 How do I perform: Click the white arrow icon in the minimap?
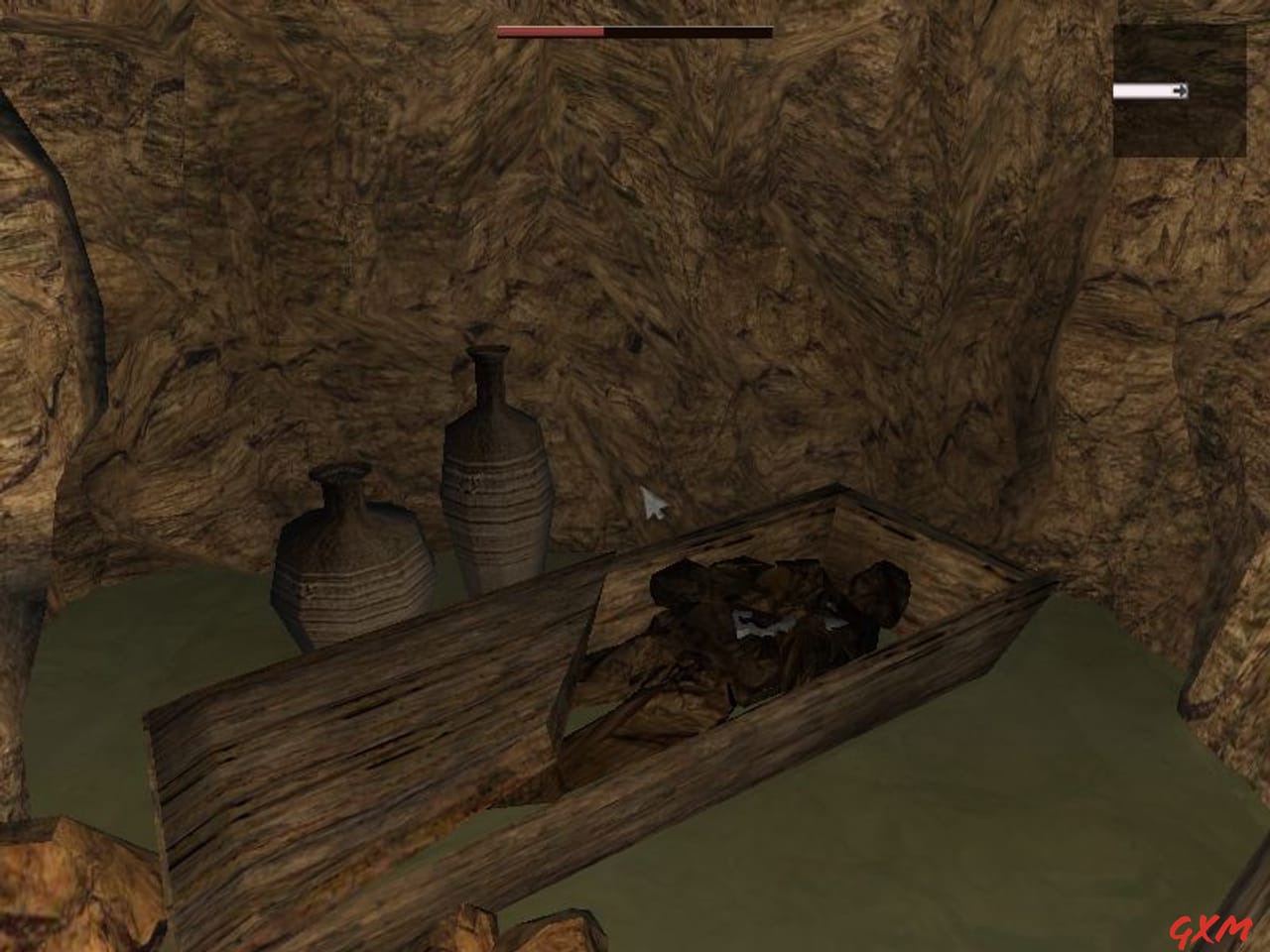(x=1181, y=90)
